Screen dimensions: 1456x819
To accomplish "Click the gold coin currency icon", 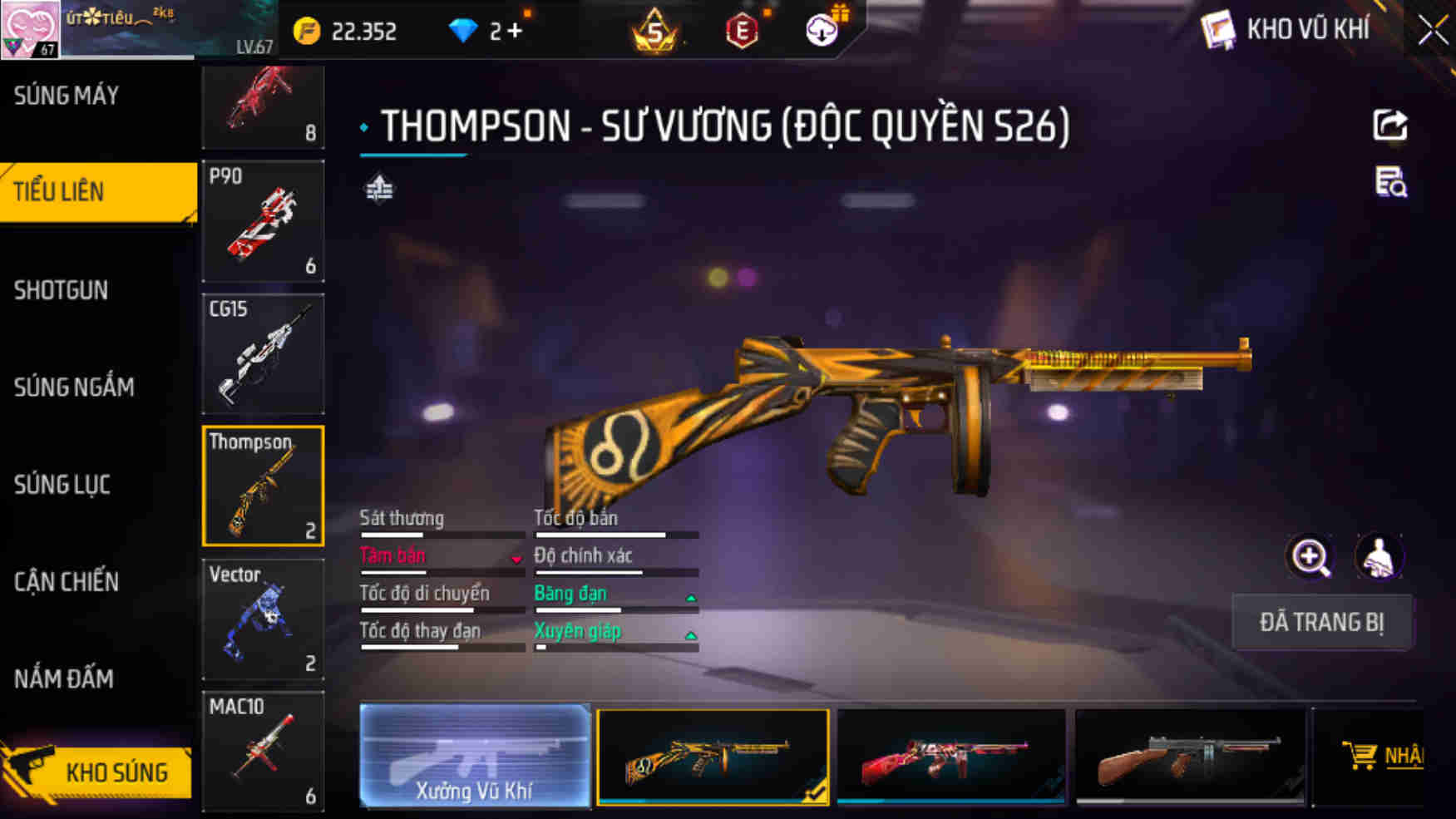I will [x=308, y=30].
